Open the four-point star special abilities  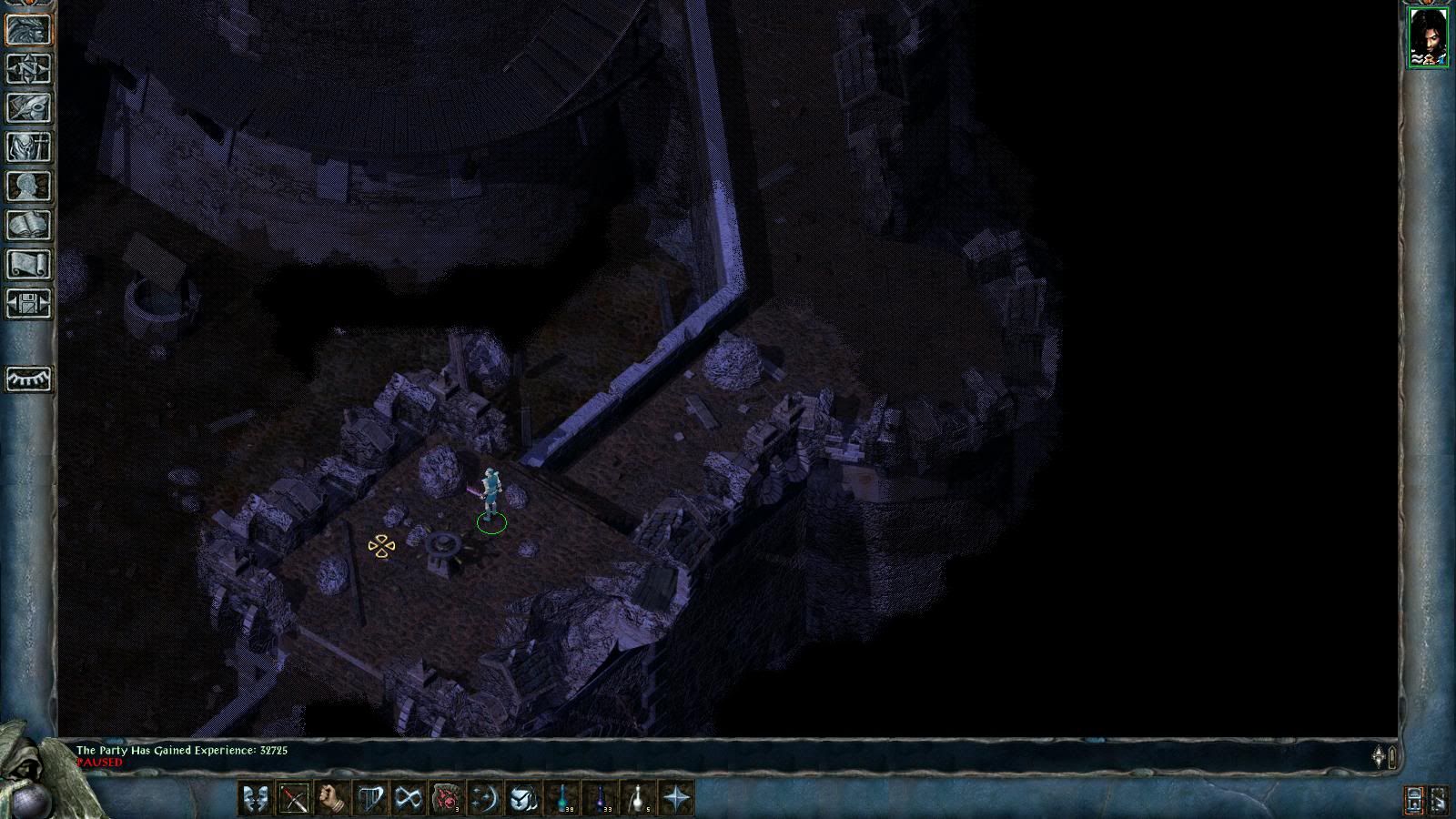coord(677,798)
